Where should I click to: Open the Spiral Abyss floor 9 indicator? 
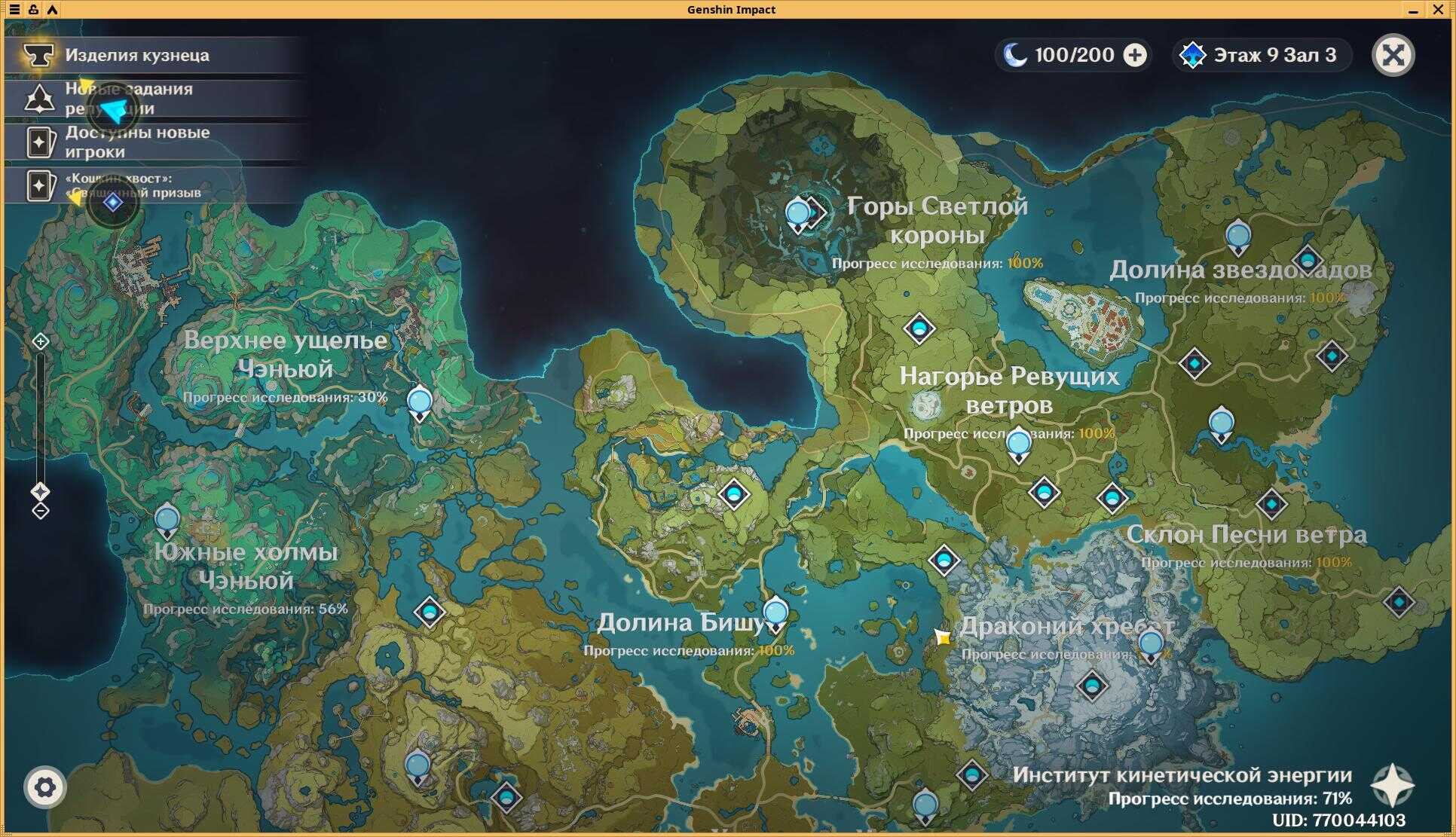1261,55
